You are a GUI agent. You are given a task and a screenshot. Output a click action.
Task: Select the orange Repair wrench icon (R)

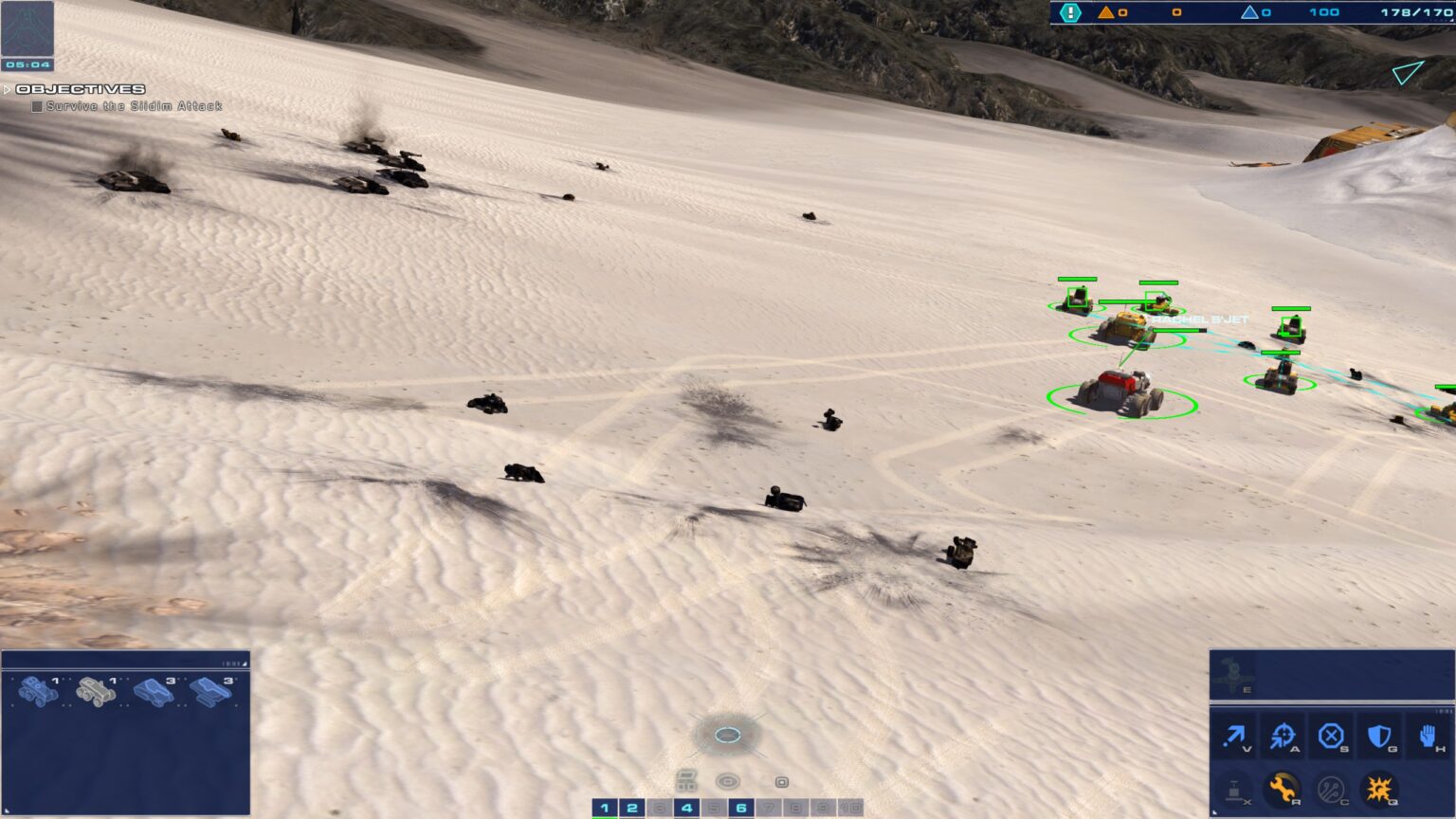(x=1283, y=788)
